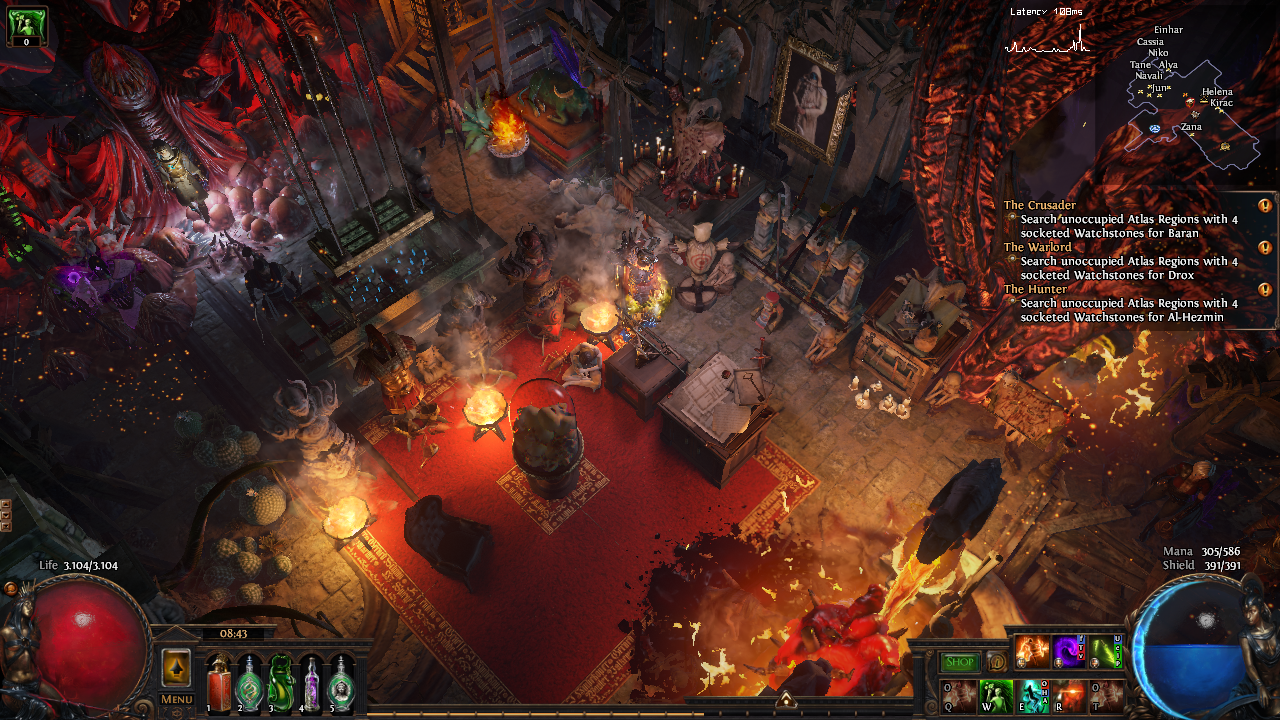
Task: Click the gold info speech-bubble icon
Action: tap(996, 662)
